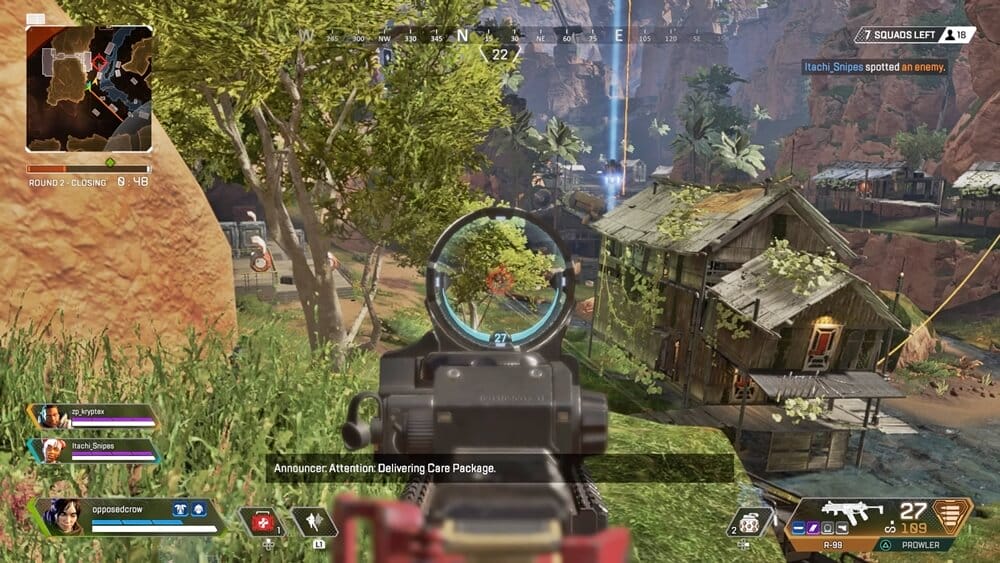Activate the tactical ability icon
The height and width of the screenshot is (563, 1000).
(x=313, y=522)
